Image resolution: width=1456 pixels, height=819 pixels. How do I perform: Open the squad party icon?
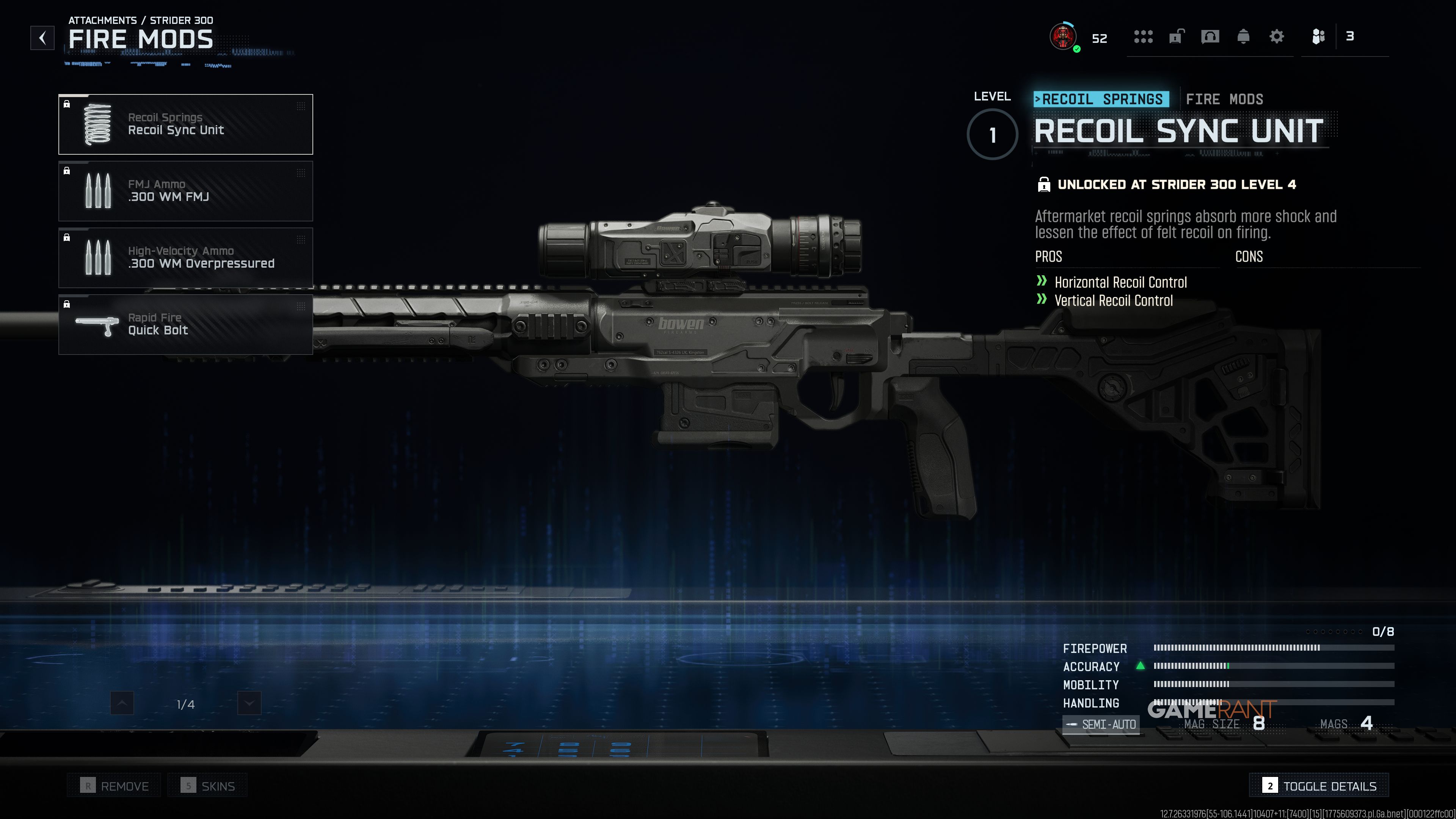(x=1318, y=37)
